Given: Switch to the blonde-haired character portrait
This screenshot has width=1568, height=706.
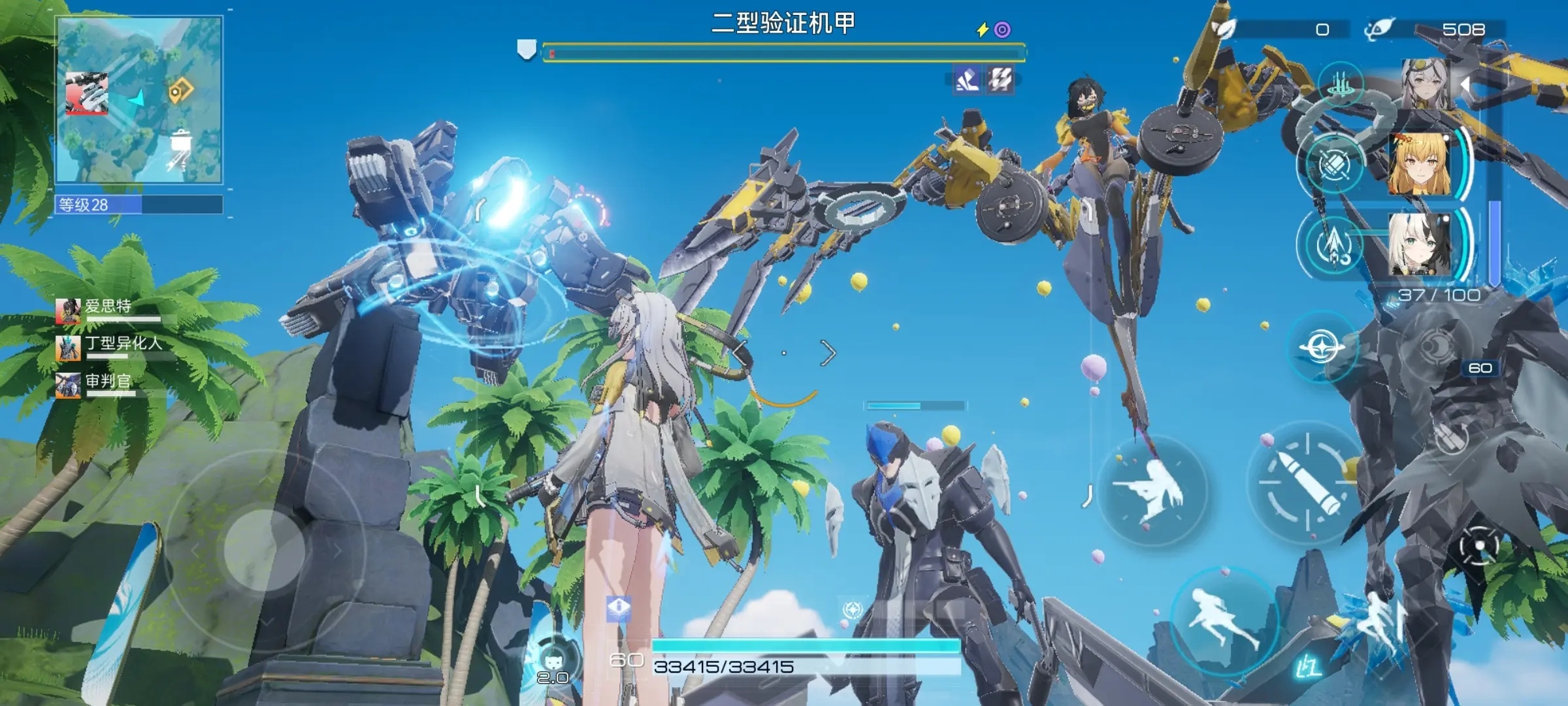Looking at the screenshot, I should pos(1418,165).
